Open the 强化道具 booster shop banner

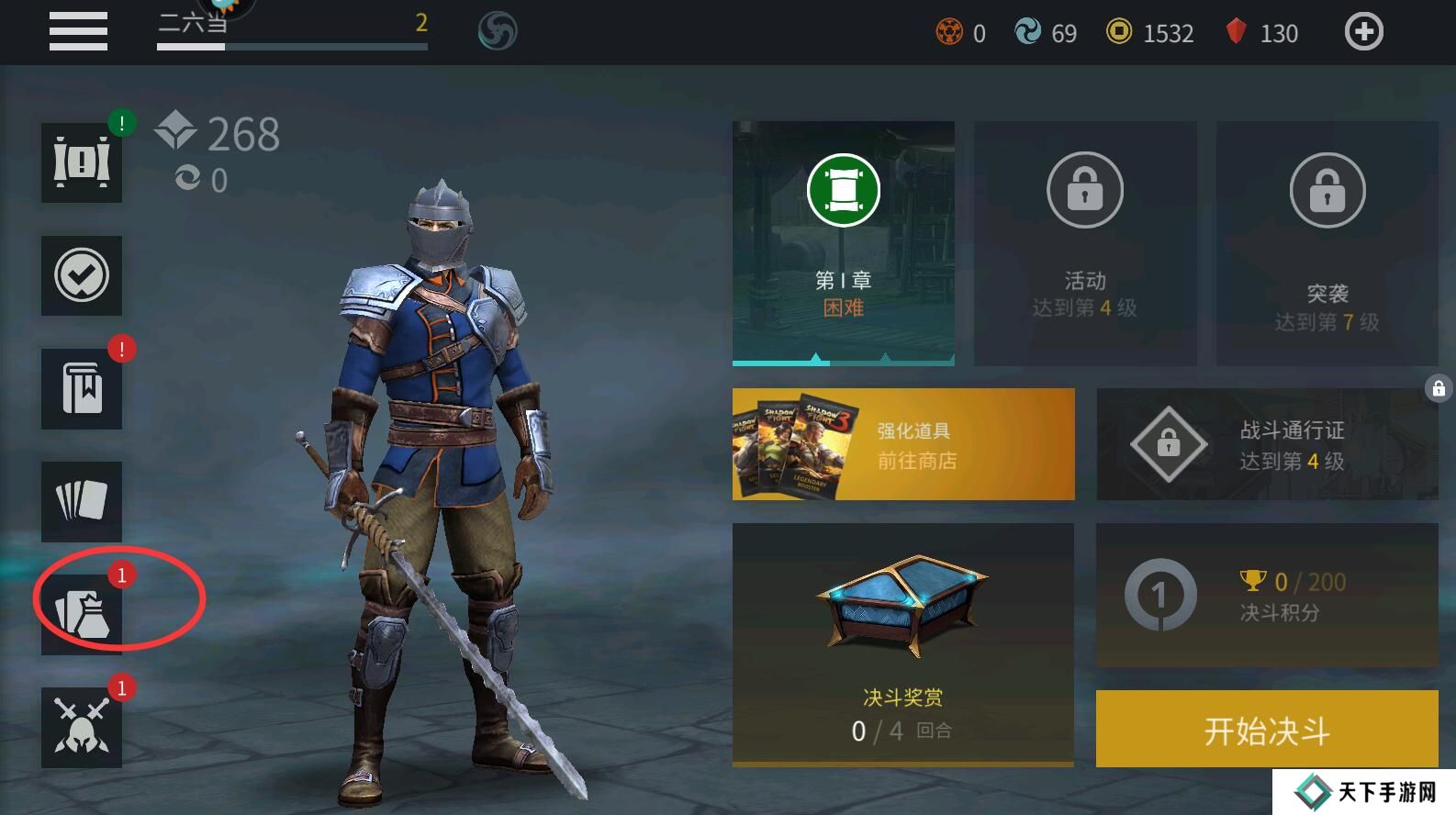tap(903, 444)
